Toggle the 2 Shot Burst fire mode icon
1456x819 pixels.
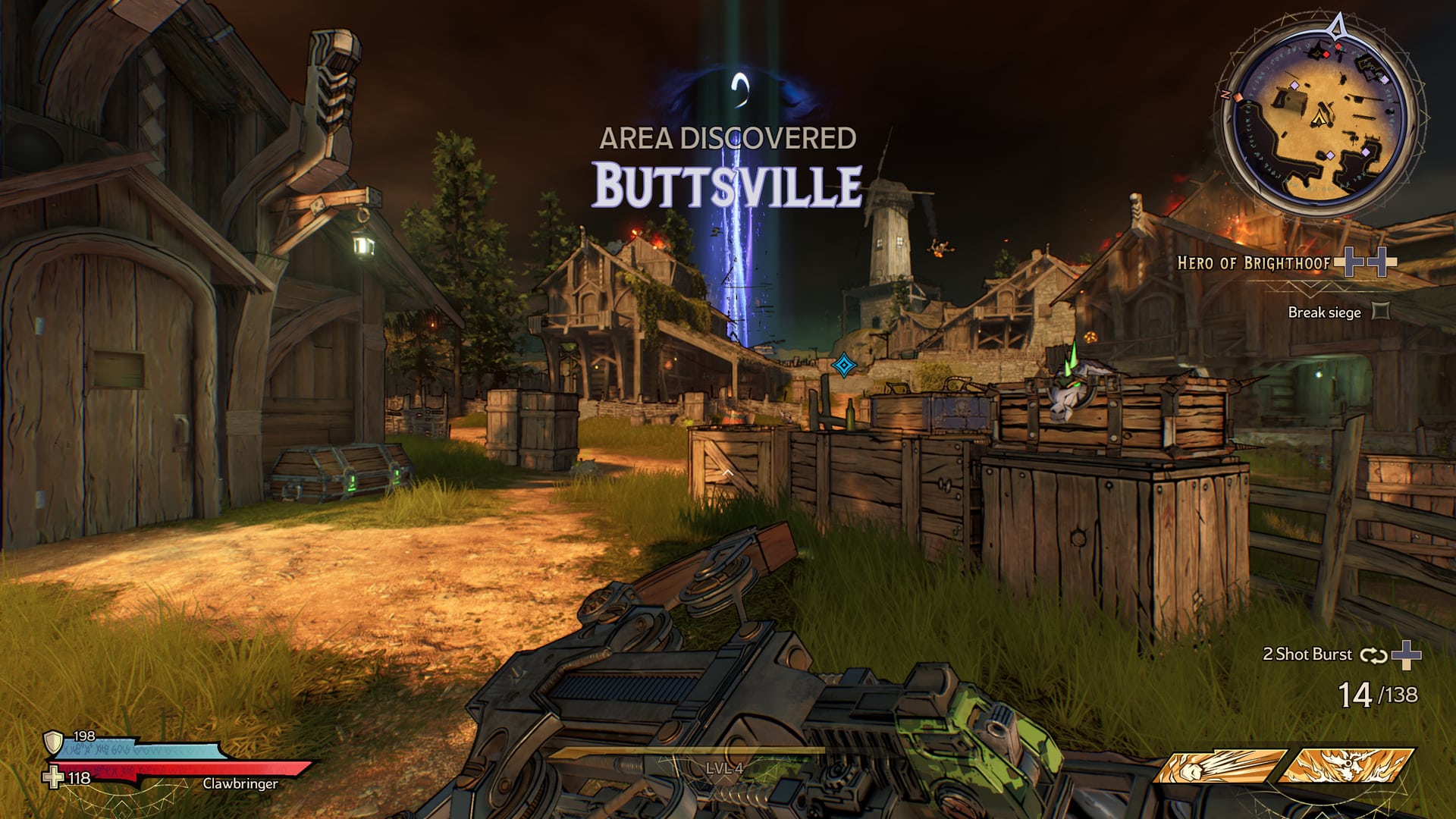[x=1373, y=655]
